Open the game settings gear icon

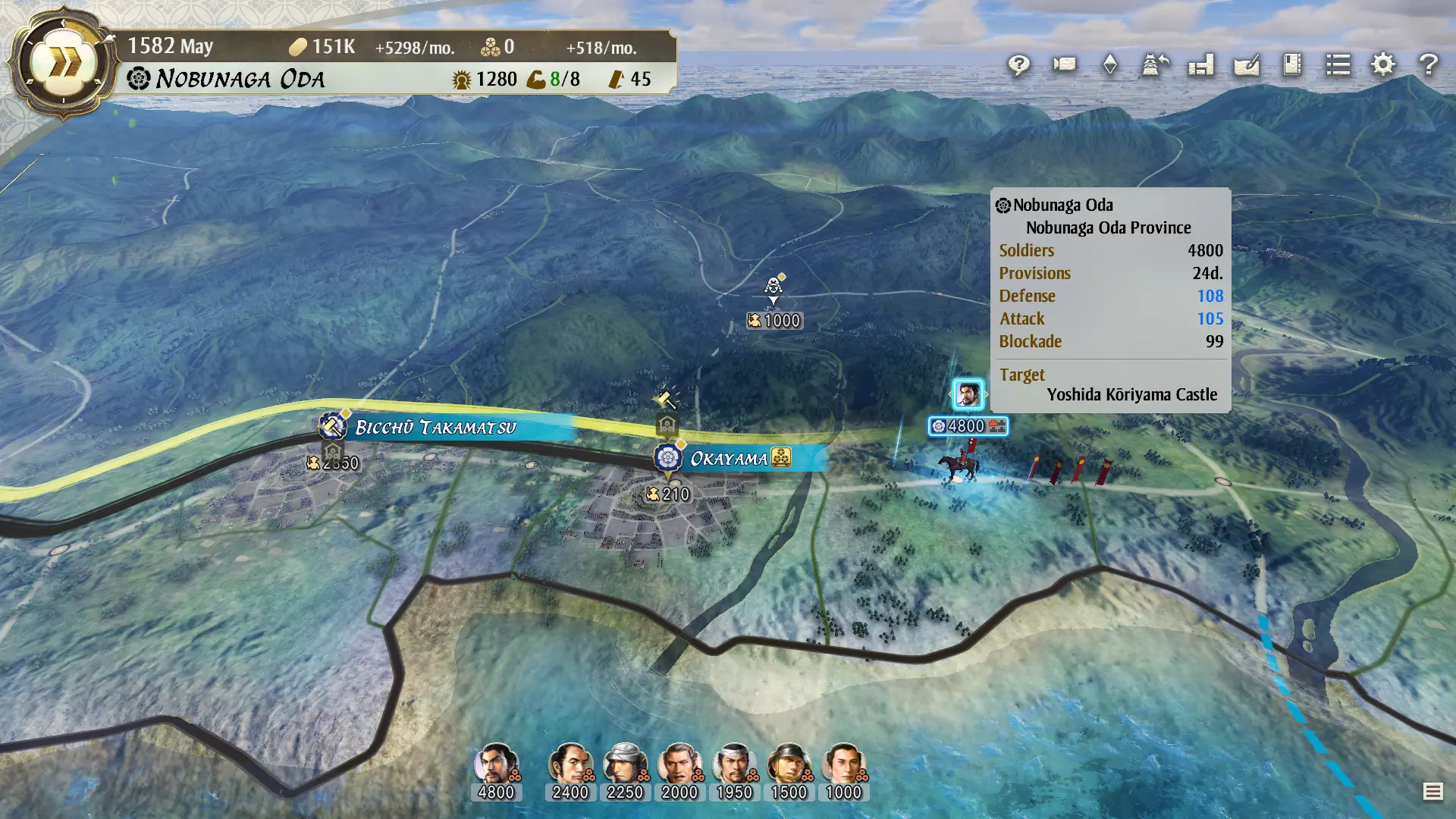pyautogui.click(x=1382, y=66)
